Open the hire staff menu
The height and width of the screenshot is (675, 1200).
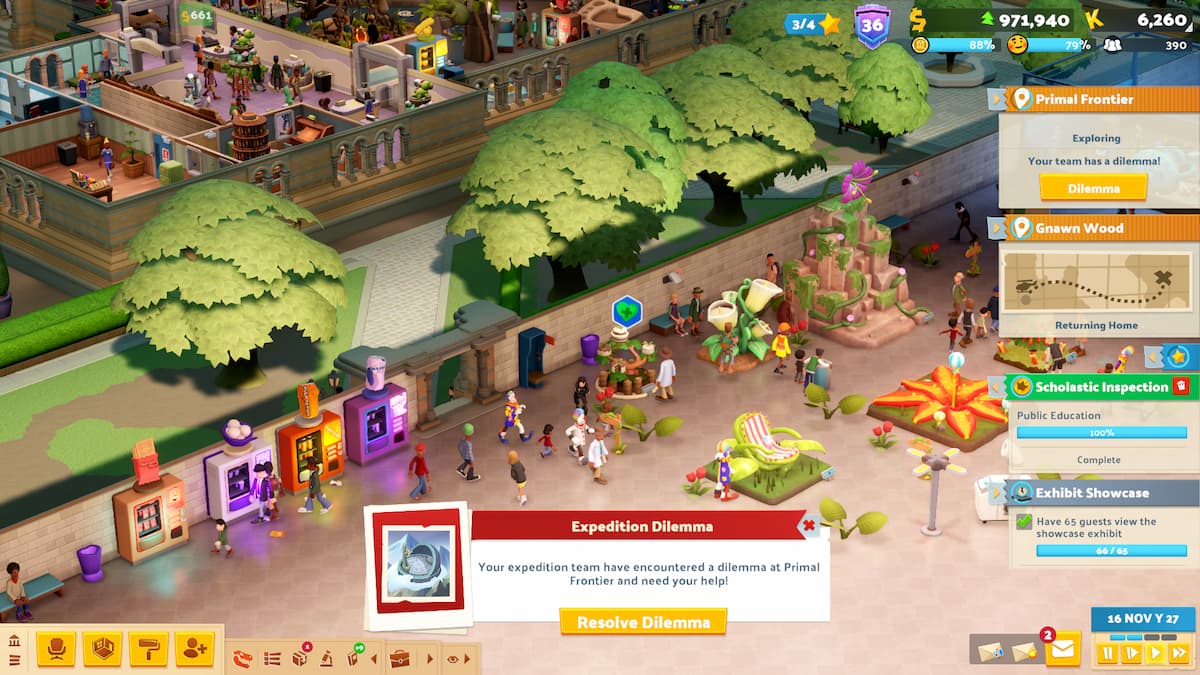194,649
